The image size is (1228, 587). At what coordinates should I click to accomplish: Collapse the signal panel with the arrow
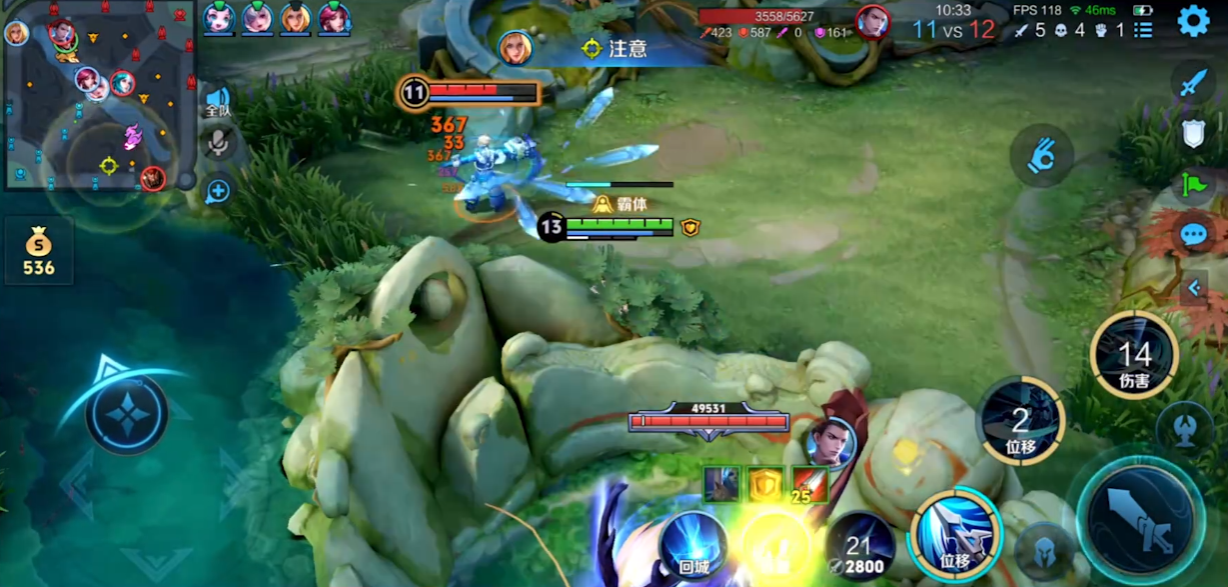coord(1194,289)
